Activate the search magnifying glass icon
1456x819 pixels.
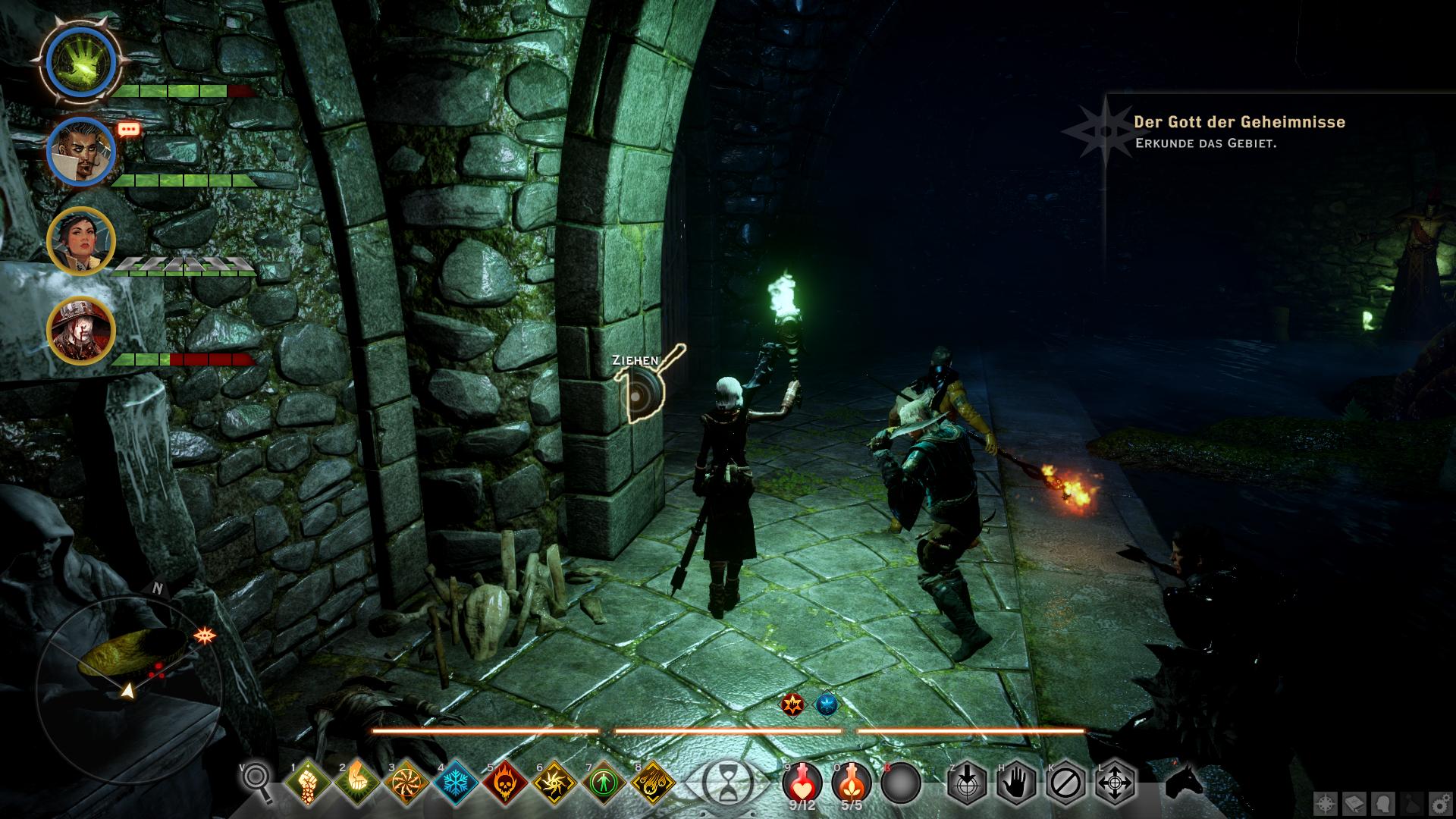click(256, 782)
